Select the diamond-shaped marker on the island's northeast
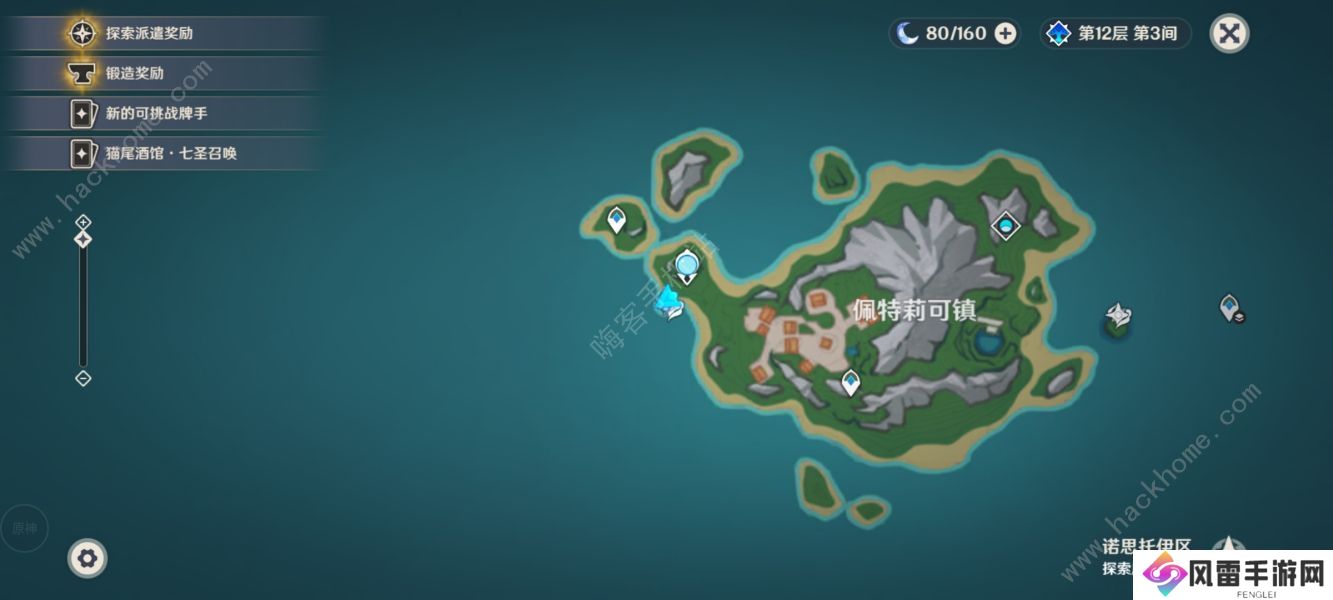 pos(1005,226)
